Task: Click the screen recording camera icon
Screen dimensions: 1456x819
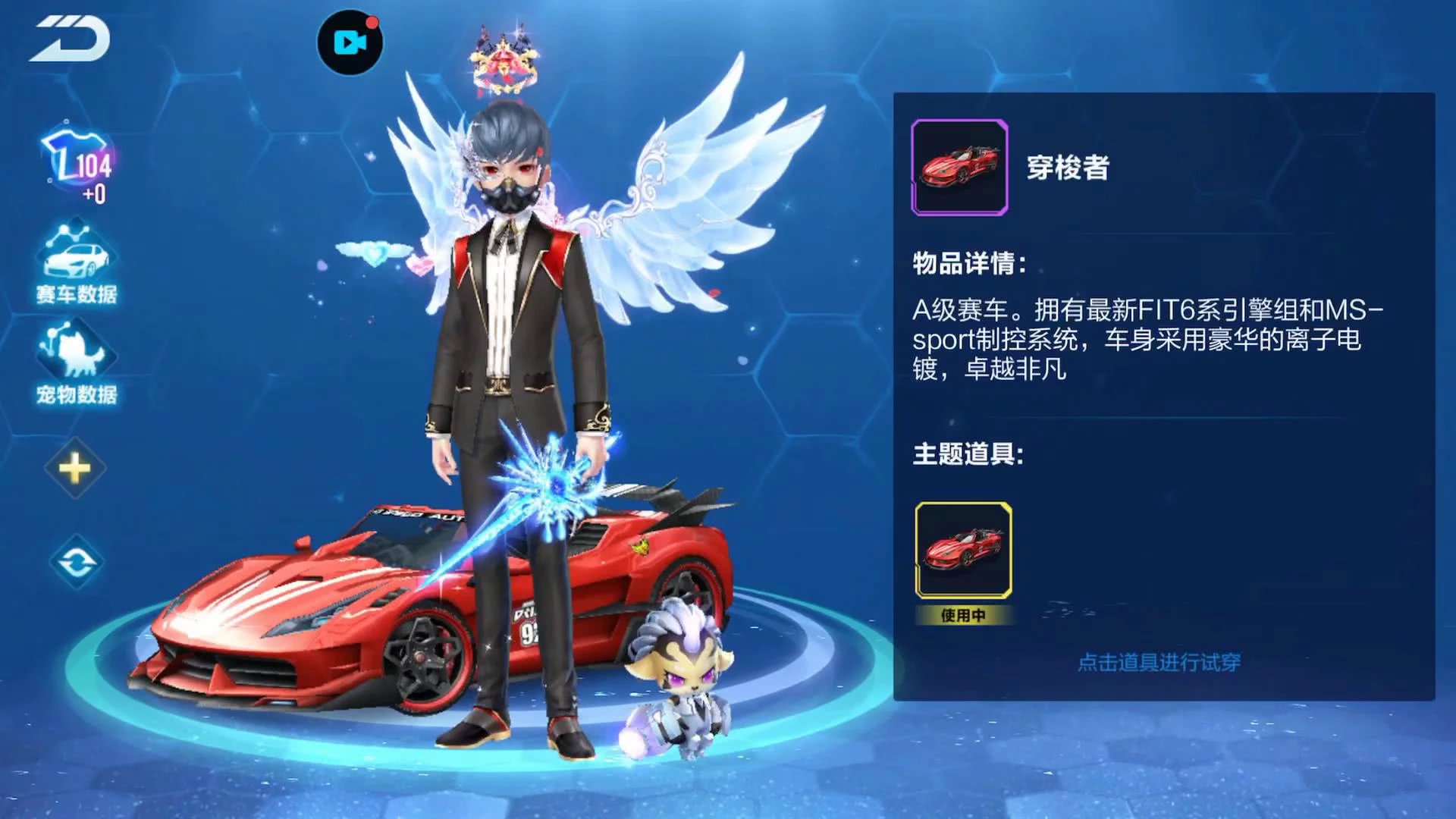Action: coord(349,43)
